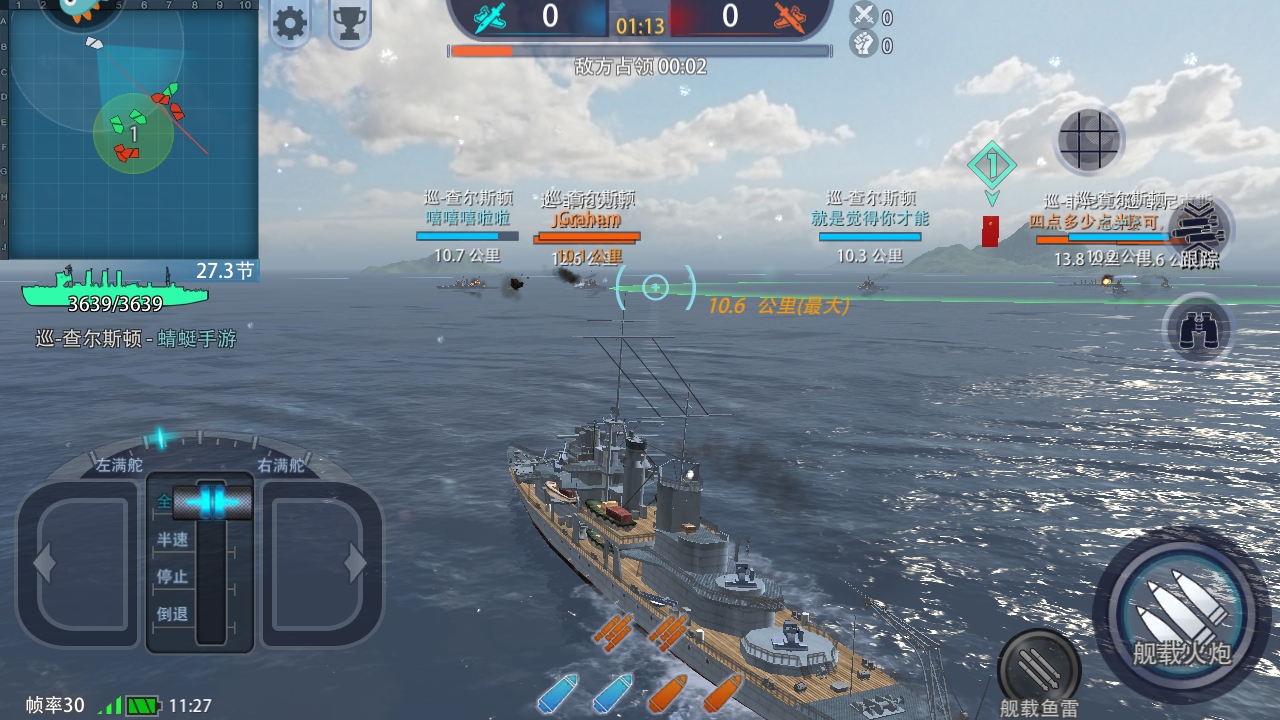This screenshot has height=720, width=1280.
Task: Activate the binoculars zoom view
Action: (x=1198, y=330)
